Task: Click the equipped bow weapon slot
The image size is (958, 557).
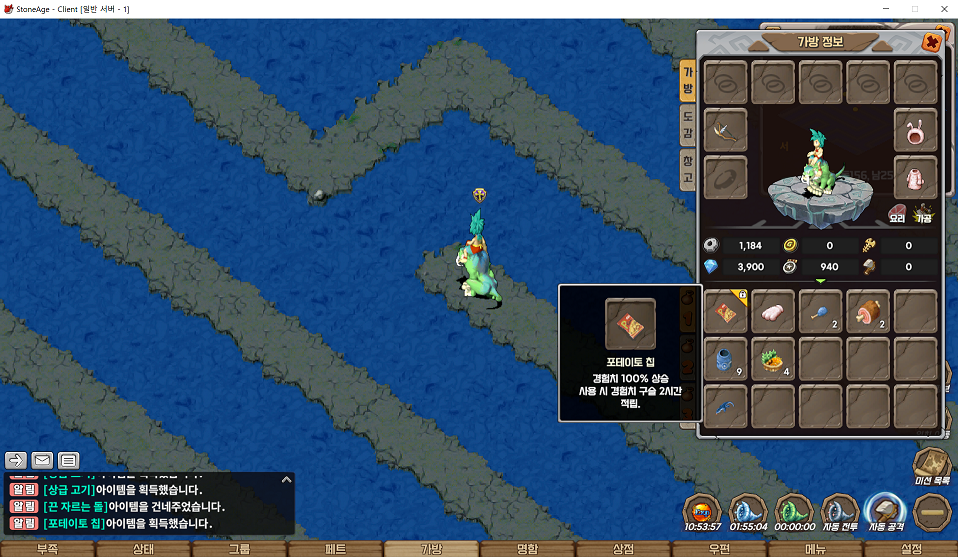Action: [725, 129]
